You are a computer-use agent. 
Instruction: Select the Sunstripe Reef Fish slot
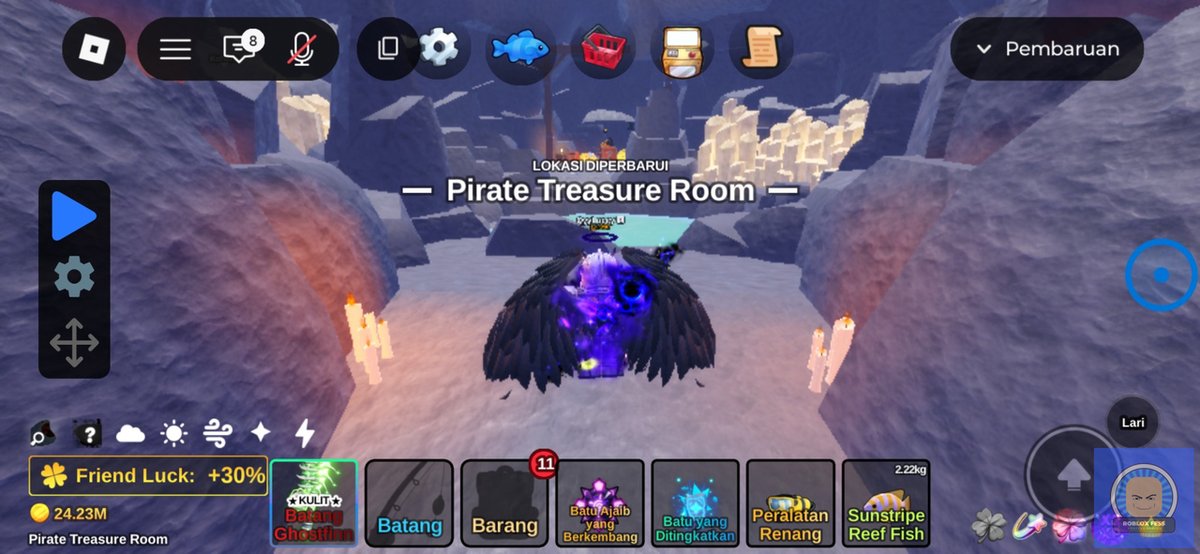click(886, 503)
